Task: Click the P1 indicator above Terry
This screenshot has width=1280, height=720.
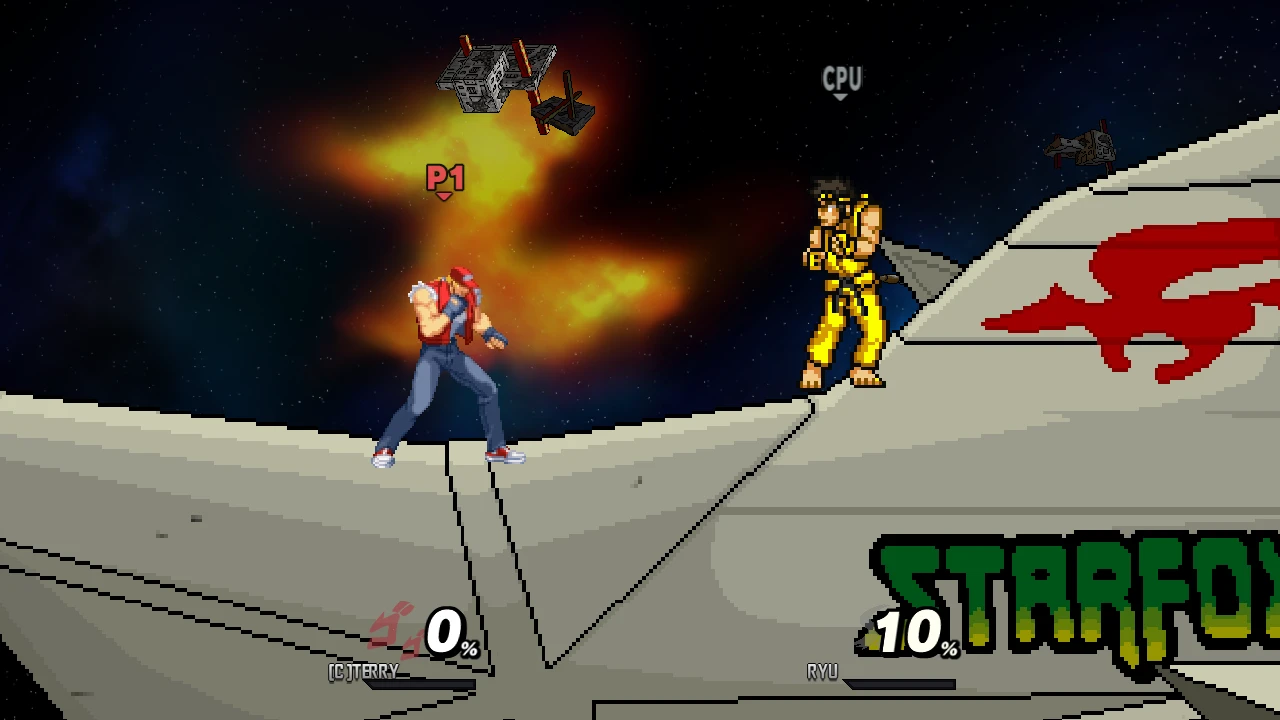Action: point(444,180)
